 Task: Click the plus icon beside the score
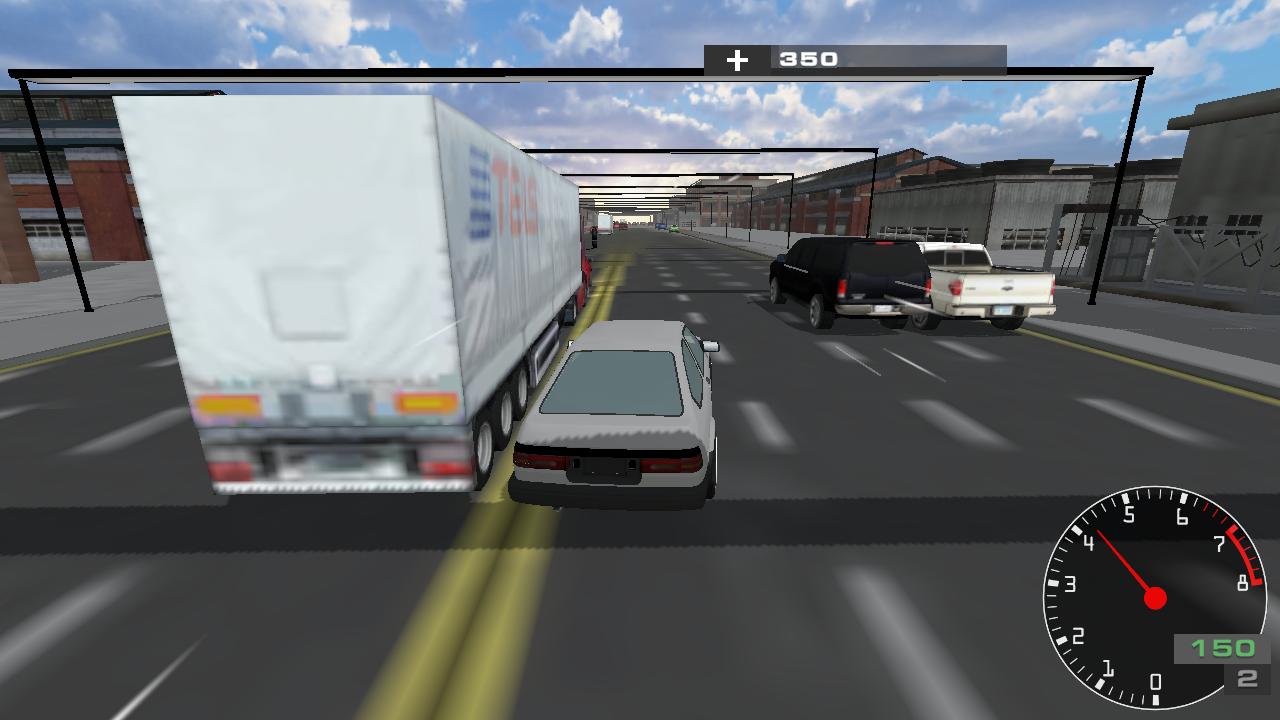pyautogui.click(x=739, y=59)
